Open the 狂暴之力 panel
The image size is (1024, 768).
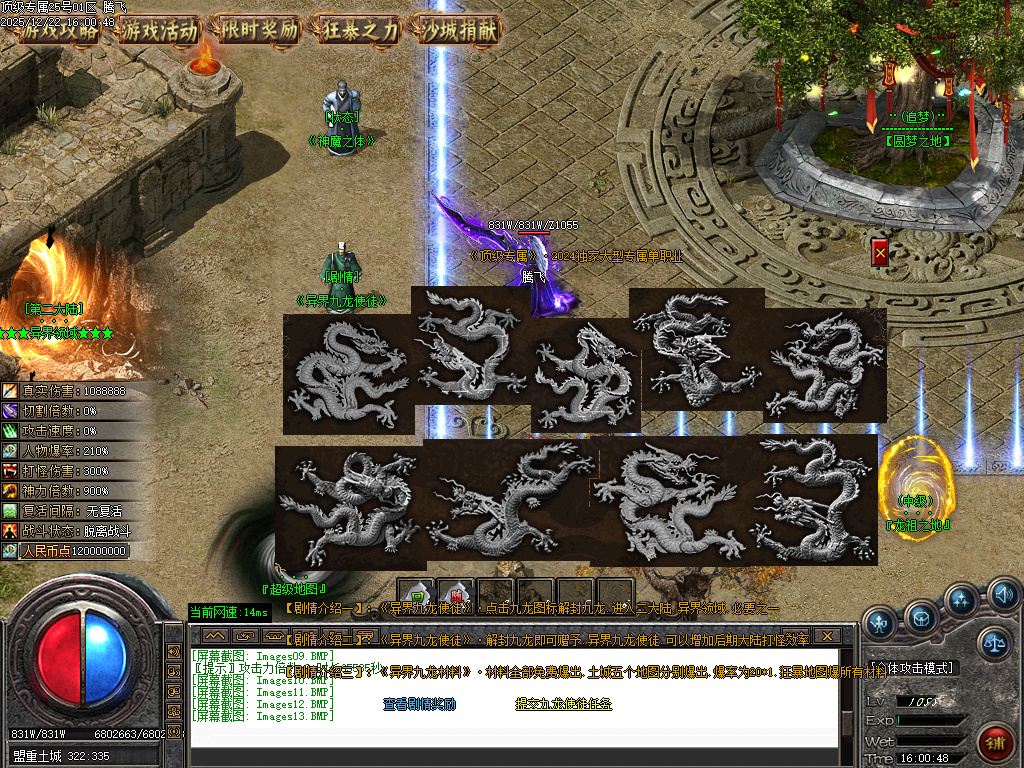coord(360,29)
